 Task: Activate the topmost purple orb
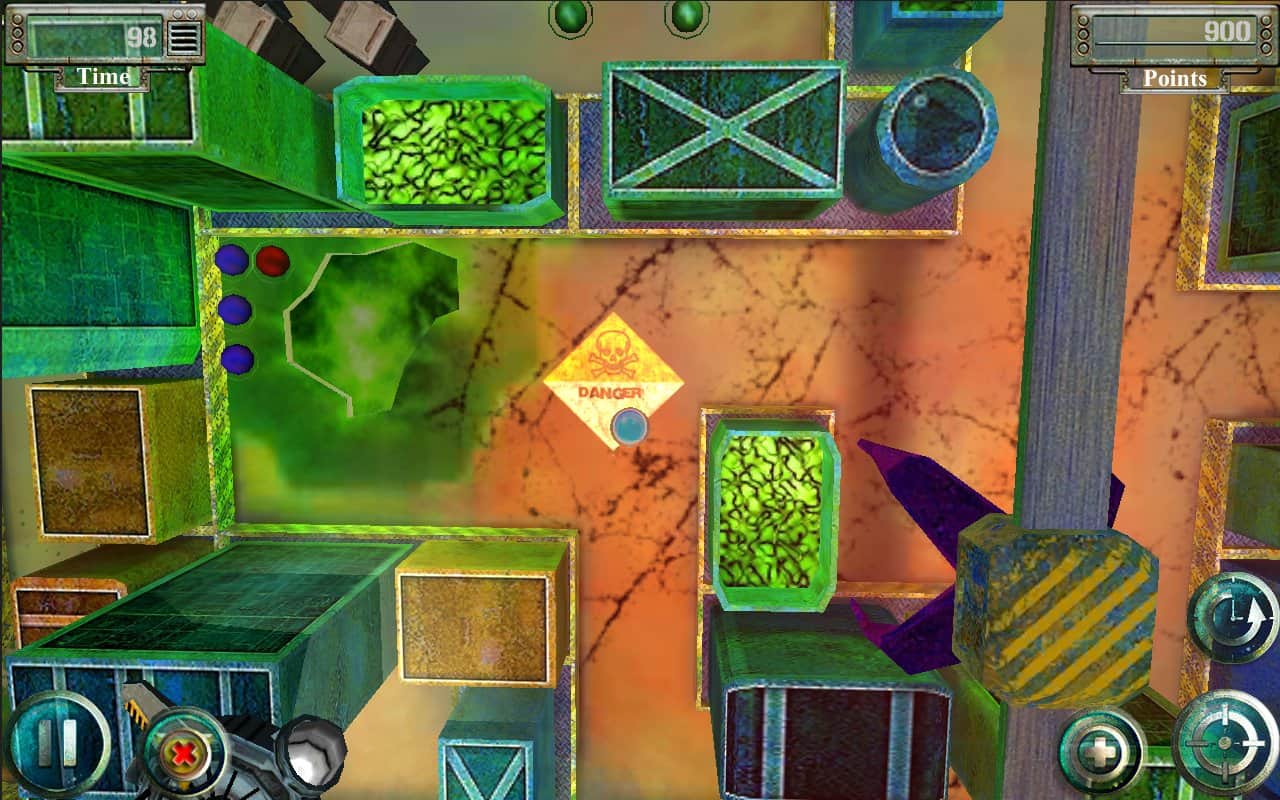(235, 261)
